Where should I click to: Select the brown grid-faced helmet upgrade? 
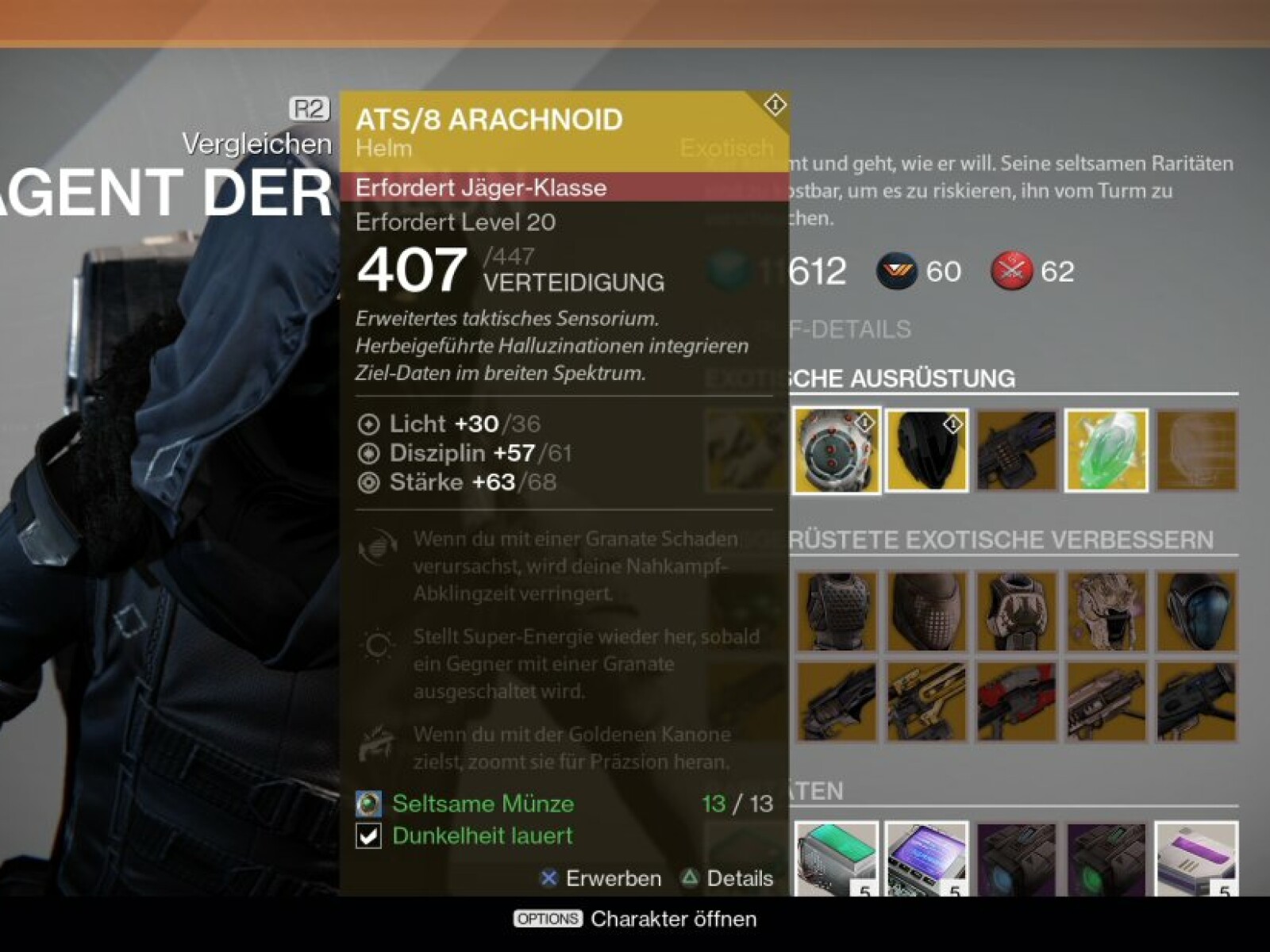926,612
